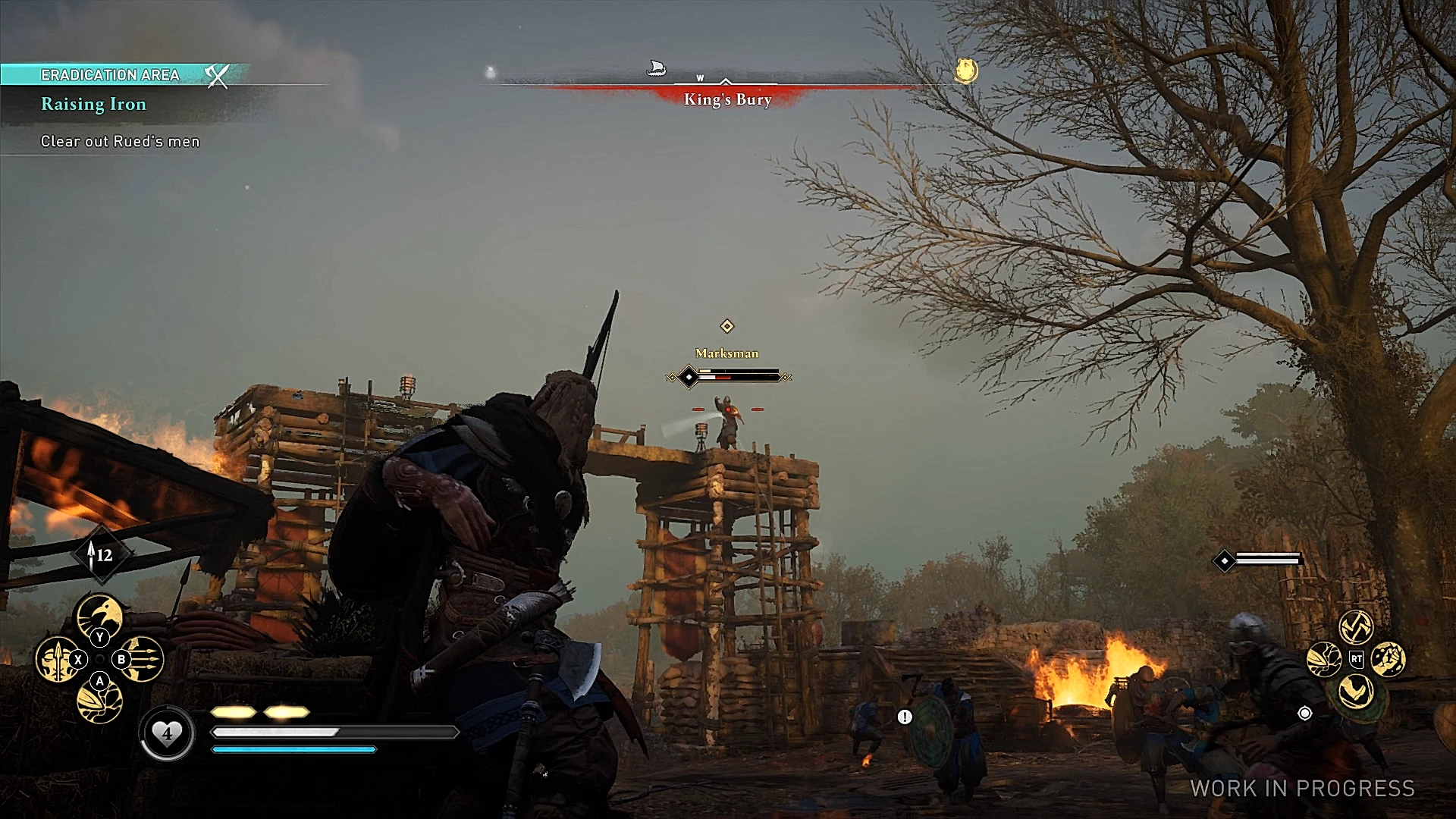Click the Marksman enemy target marker
This screenshot has height=819, width=1456.
pyautogui.click(x=726, y=326)
